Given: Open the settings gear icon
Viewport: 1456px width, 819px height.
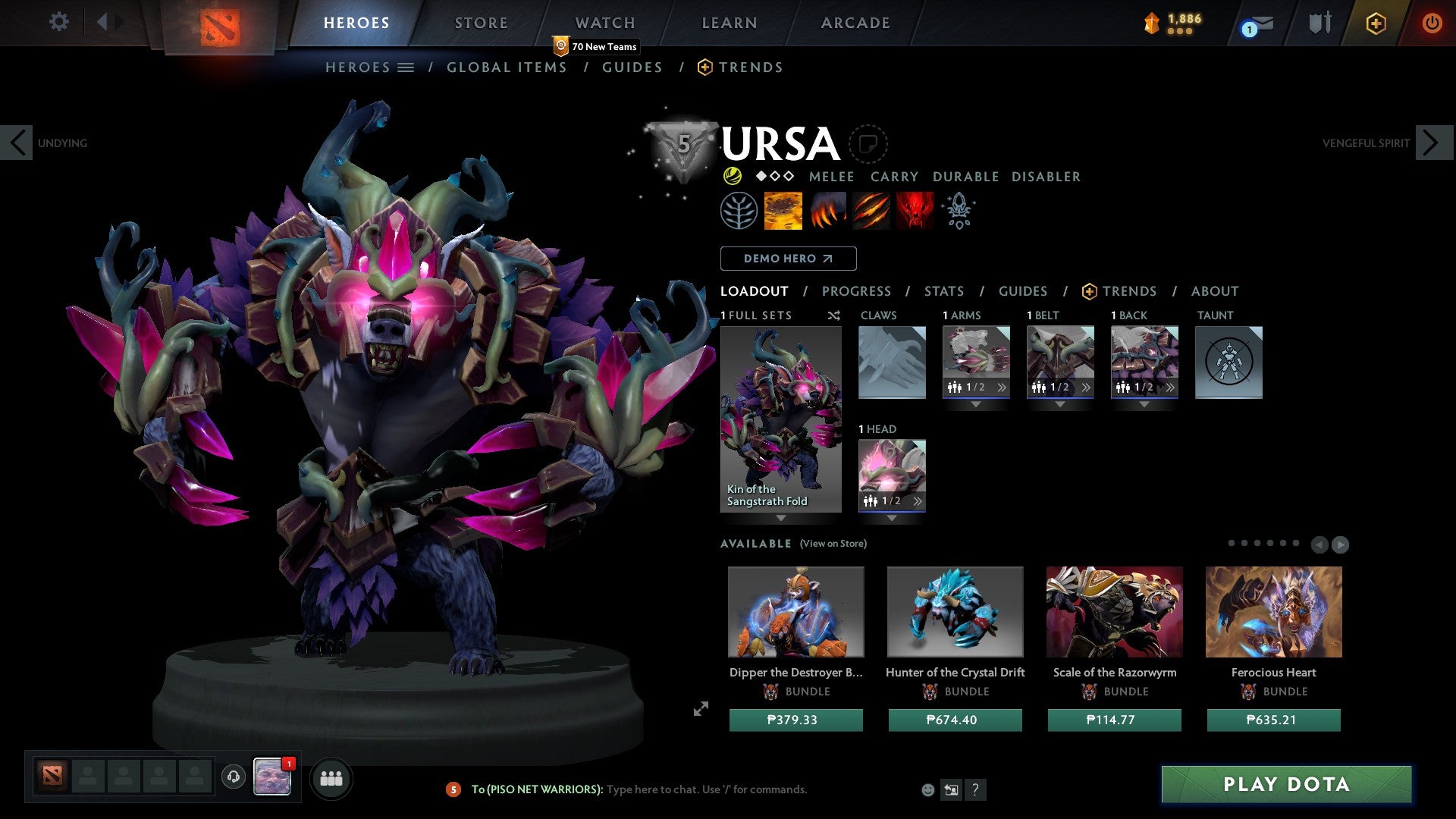Looking at the screenshot, I should (58, 22).
